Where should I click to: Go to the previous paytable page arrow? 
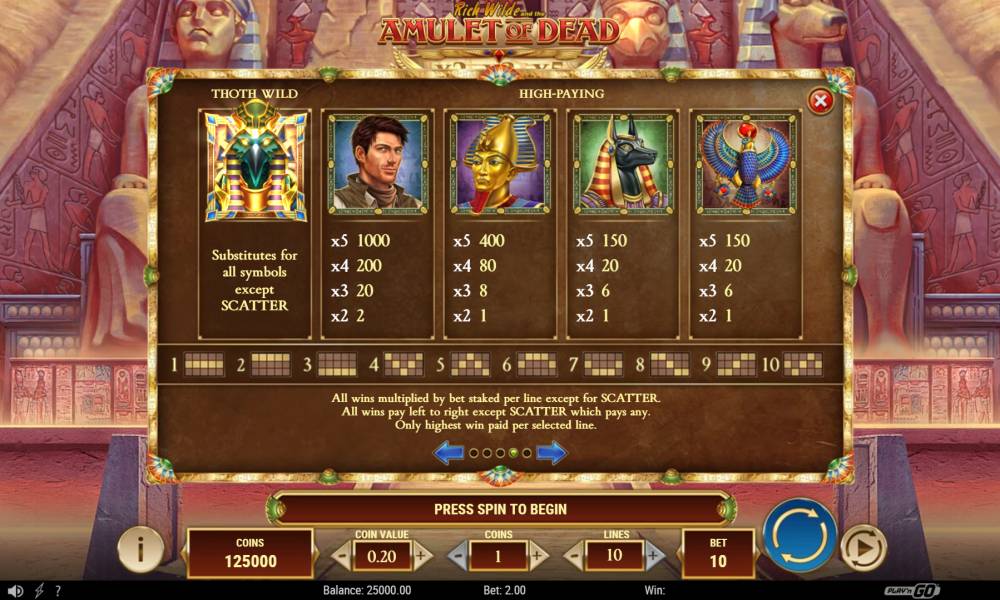[447, 453]
